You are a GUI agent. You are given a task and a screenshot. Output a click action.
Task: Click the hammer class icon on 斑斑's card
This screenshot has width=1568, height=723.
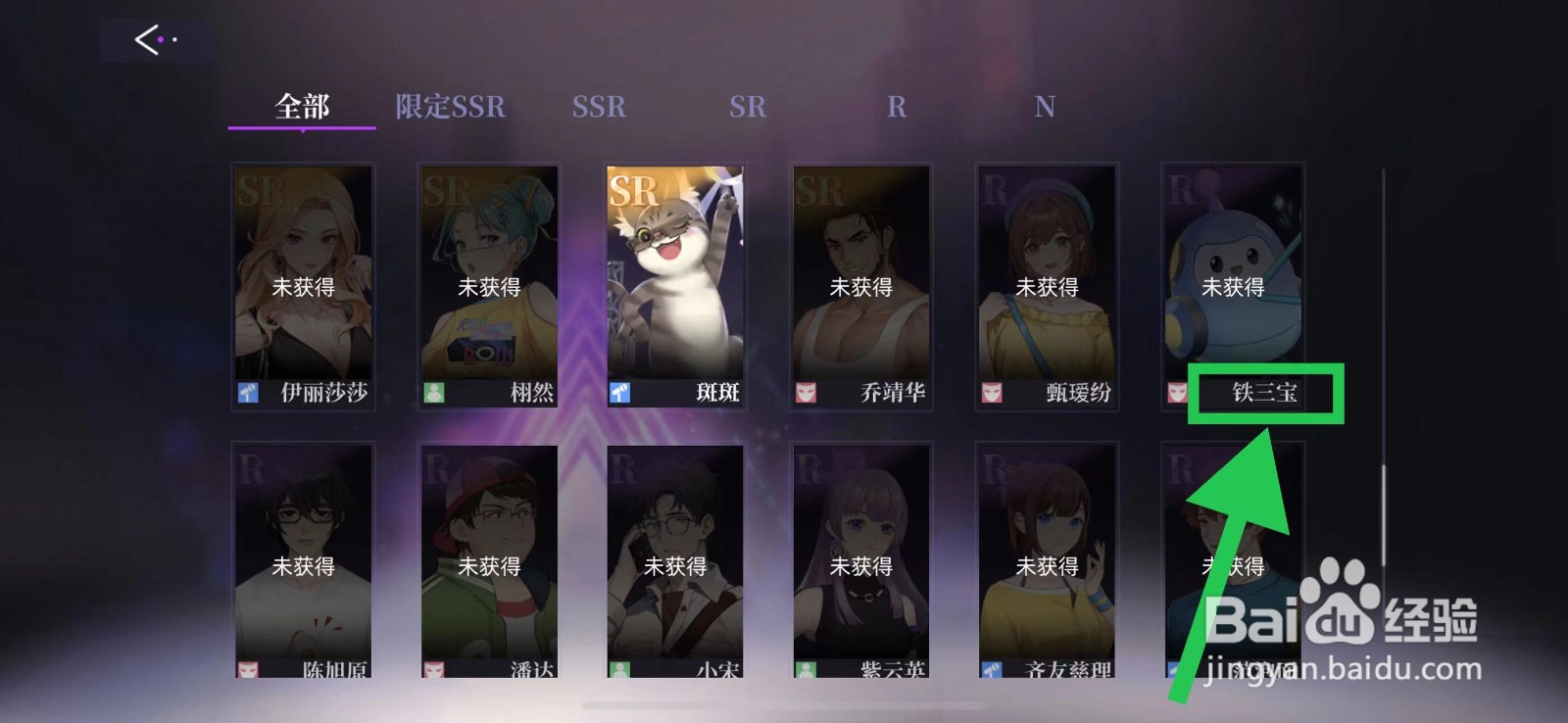621,393
